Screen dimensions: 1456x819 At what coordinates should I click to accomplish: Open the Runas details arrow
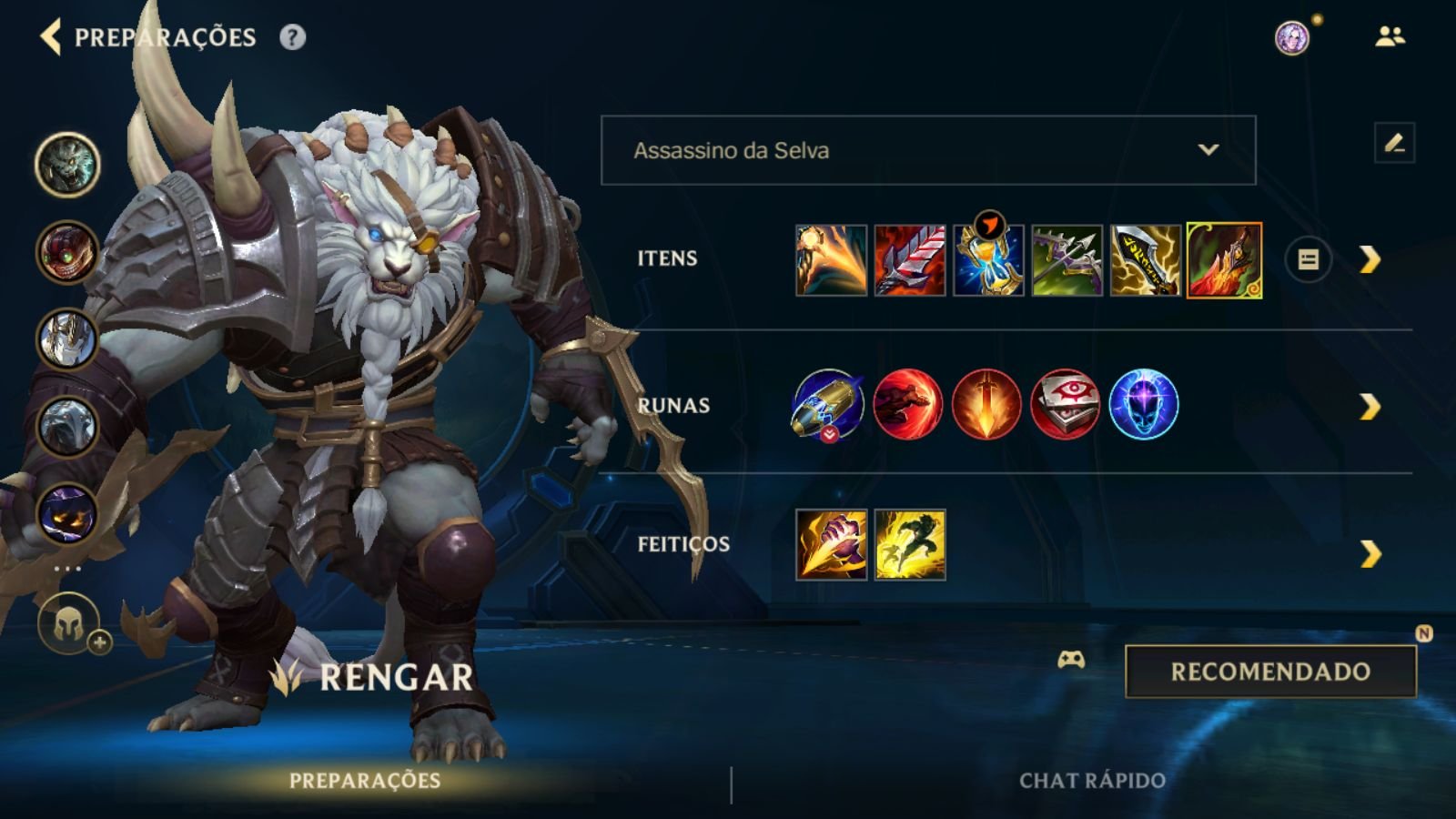tap(1370, 407)
